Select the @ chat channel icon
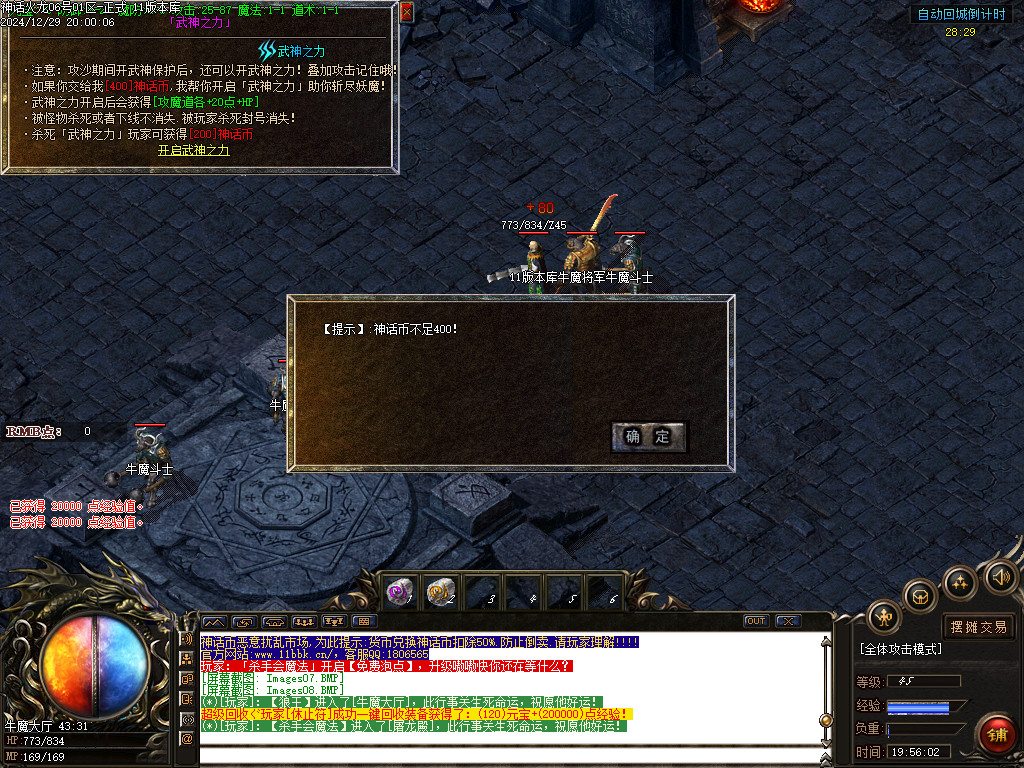1024x768 pixels. tap(186, 738)
